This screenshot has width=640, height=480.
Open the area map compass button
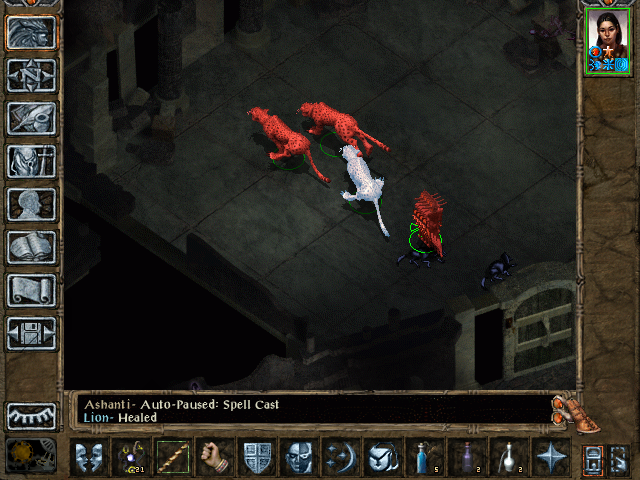[31, 75]
